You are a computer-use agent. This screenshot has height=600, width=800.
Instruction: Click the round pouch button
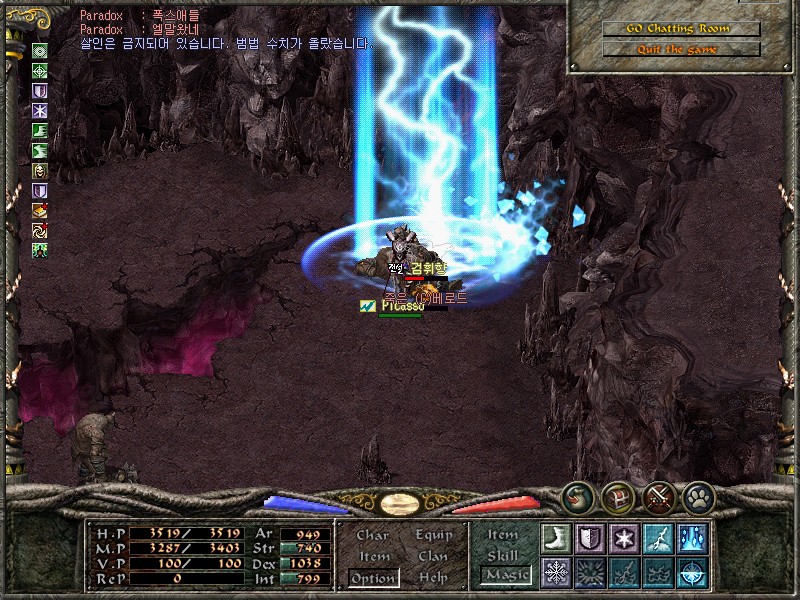pos(578,496)
